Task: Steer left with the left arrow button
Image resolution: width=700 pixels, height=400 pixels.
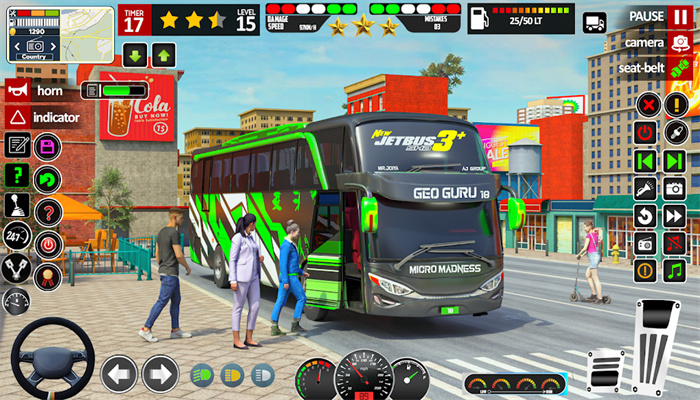Action: (120, 374)
